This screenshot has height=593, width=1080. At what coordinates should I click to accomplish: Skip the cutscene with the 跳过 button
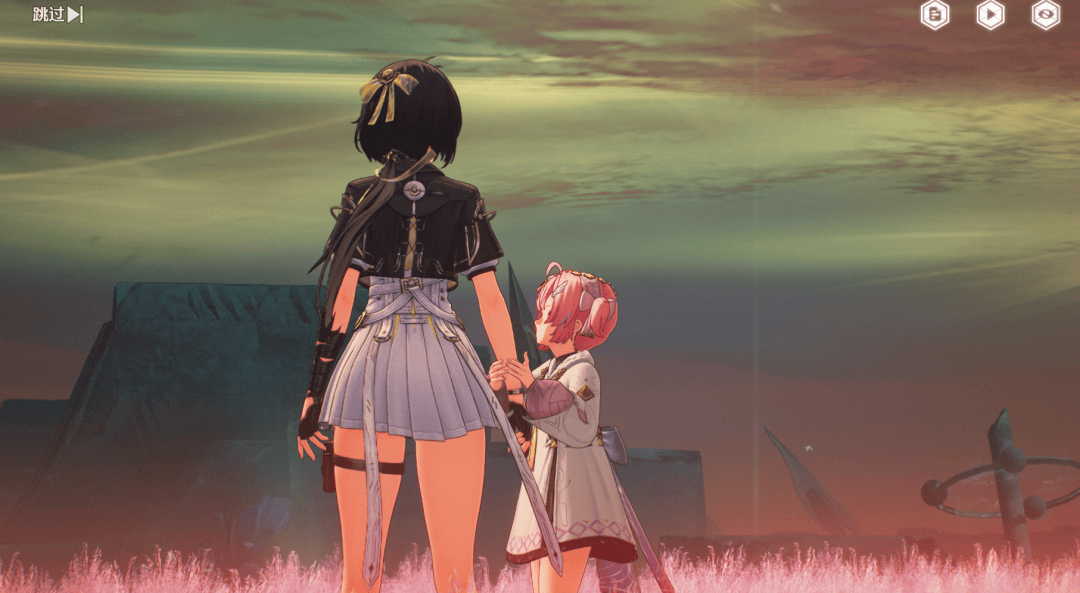coord(57,14)
